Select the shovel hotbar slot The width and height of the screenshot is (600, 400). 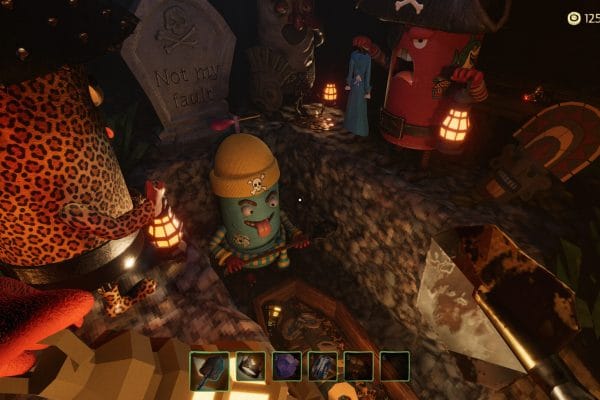(x=206, y=366)
